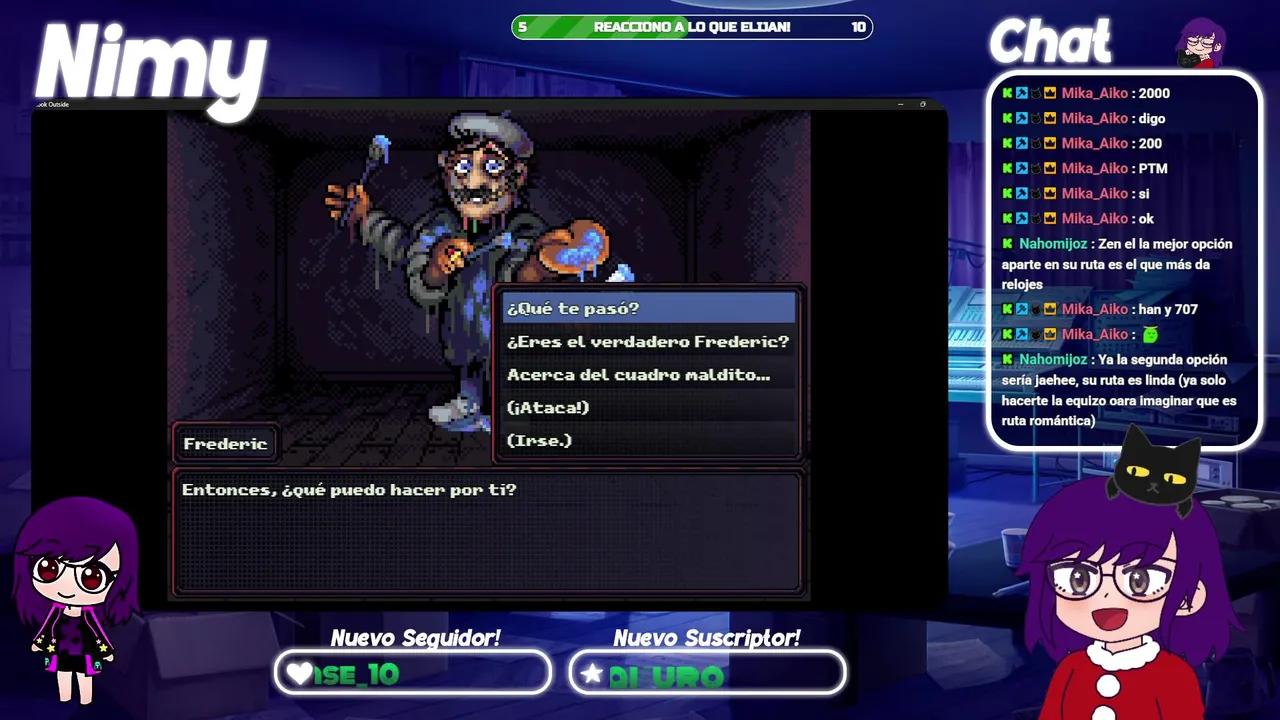The width and height of the screenshot is (1280, 720).
Task: Click the green face emote in Mika_Aiko's message
Action: pyautogui.click(x=1151, y=334)
